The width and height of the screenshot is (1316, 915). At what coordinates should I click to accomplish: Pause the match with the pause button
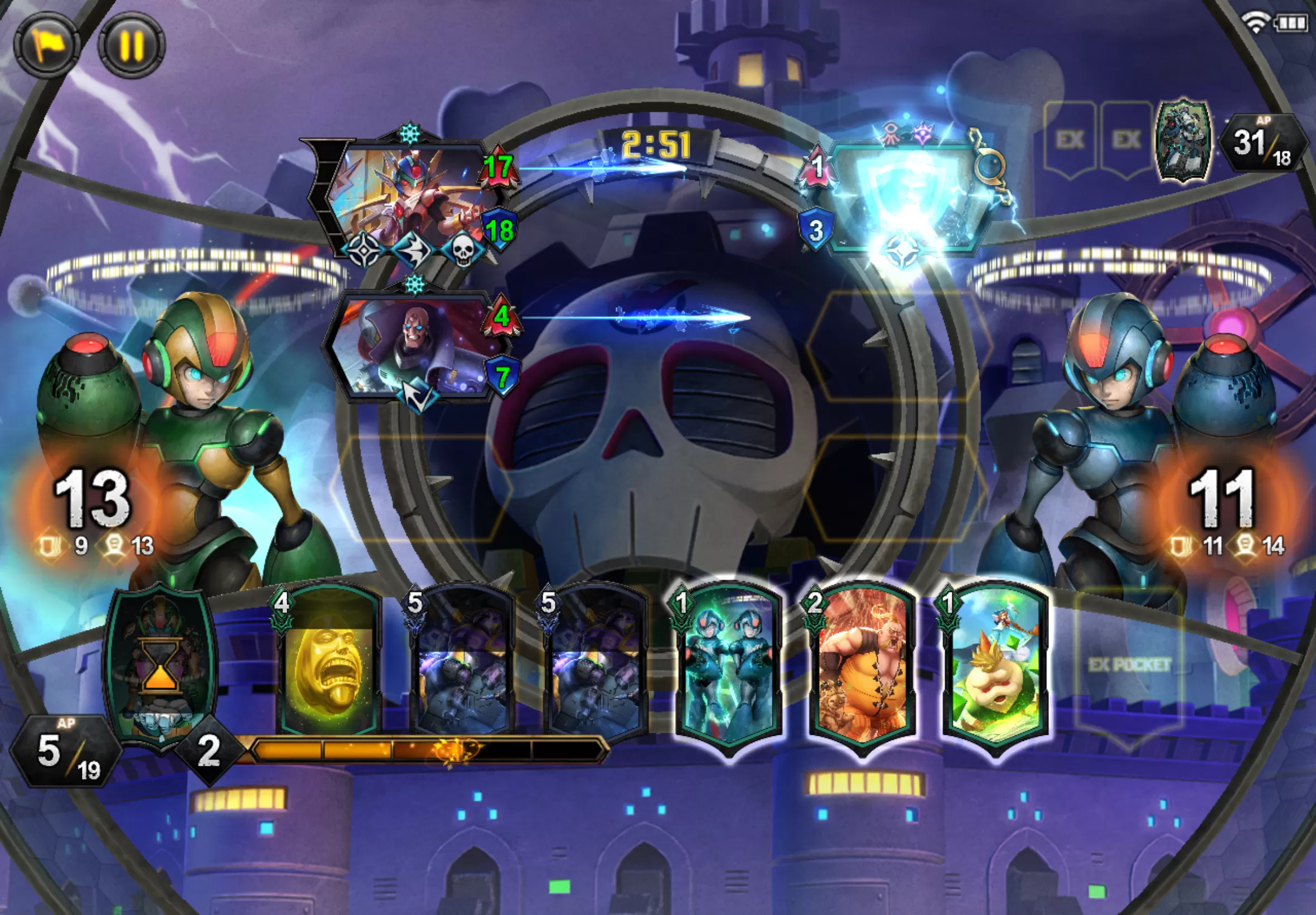131,45
